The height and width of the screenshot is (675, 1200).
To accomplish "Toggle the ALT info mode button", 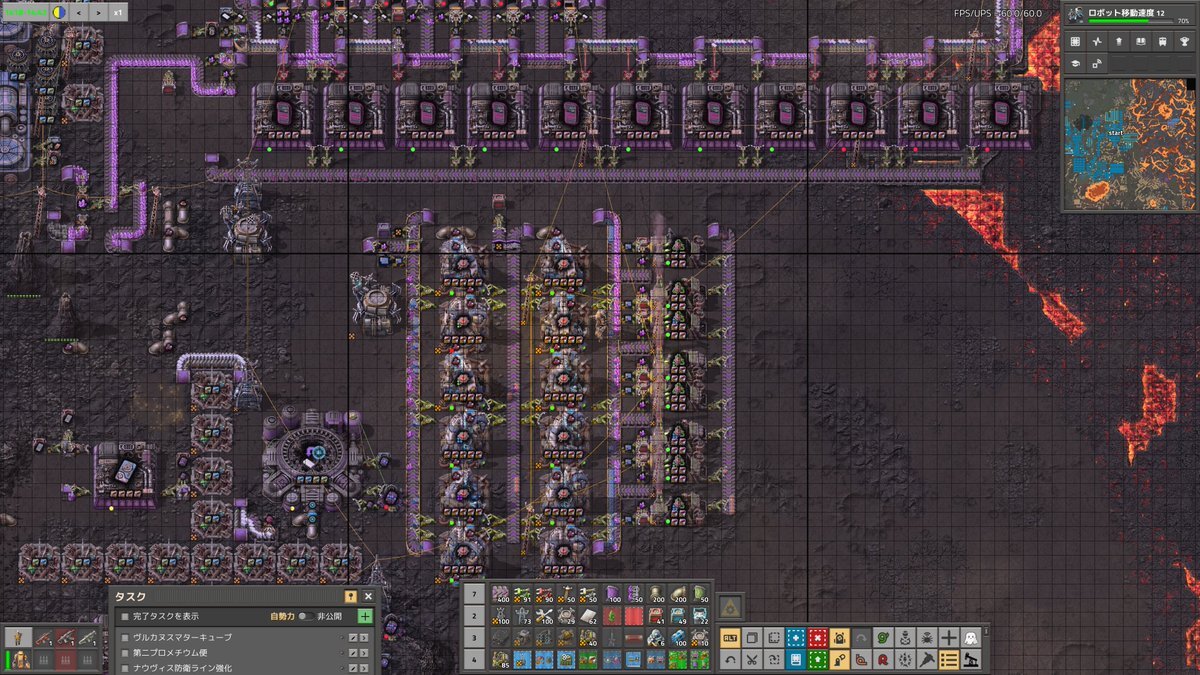I will 730,637.
